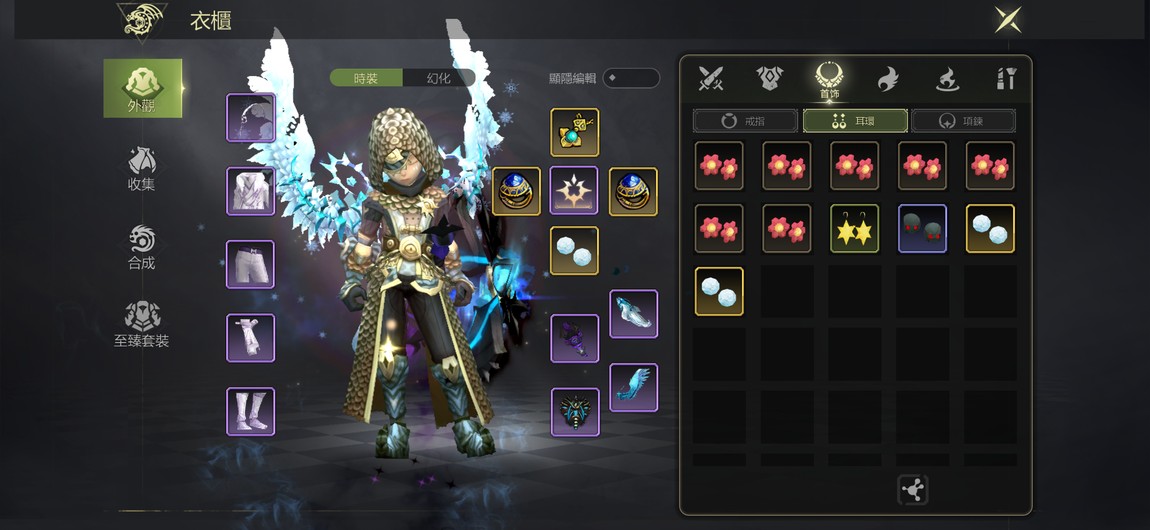Open the 外觀 appearance menu
This screenshot has height=530, width=1150.
143,88
